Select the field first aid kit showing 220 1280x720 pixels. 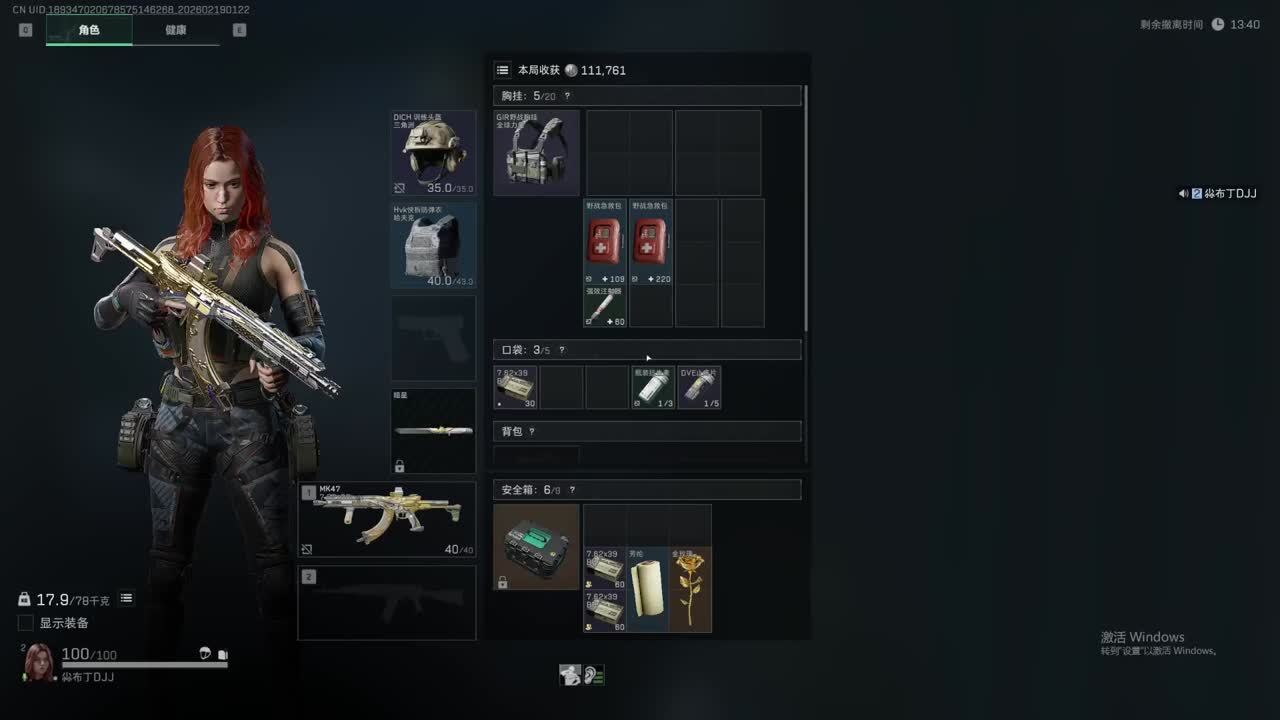tap(650, 242)
